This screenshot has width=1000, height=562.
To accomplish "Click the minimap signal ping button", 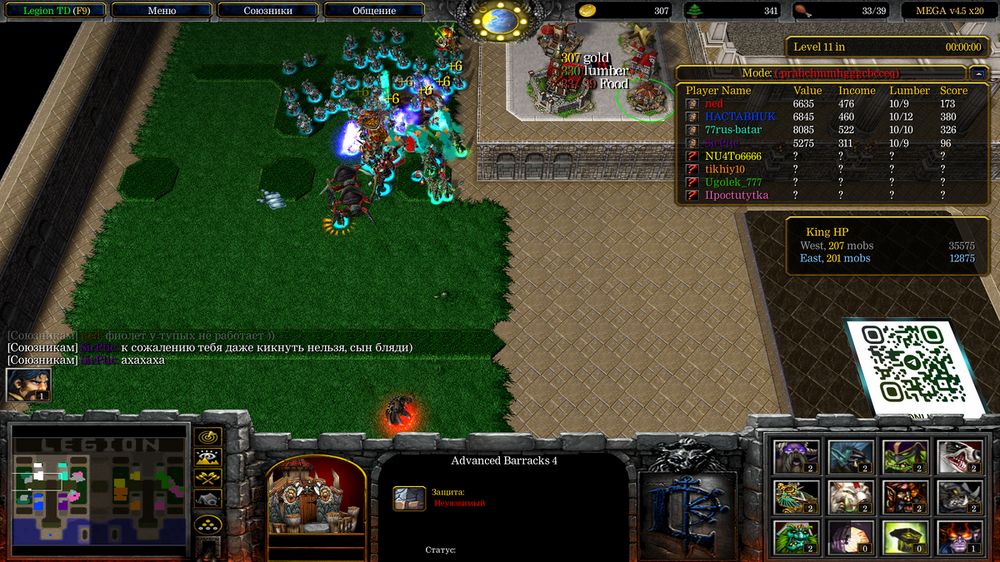I will [208, 437].
